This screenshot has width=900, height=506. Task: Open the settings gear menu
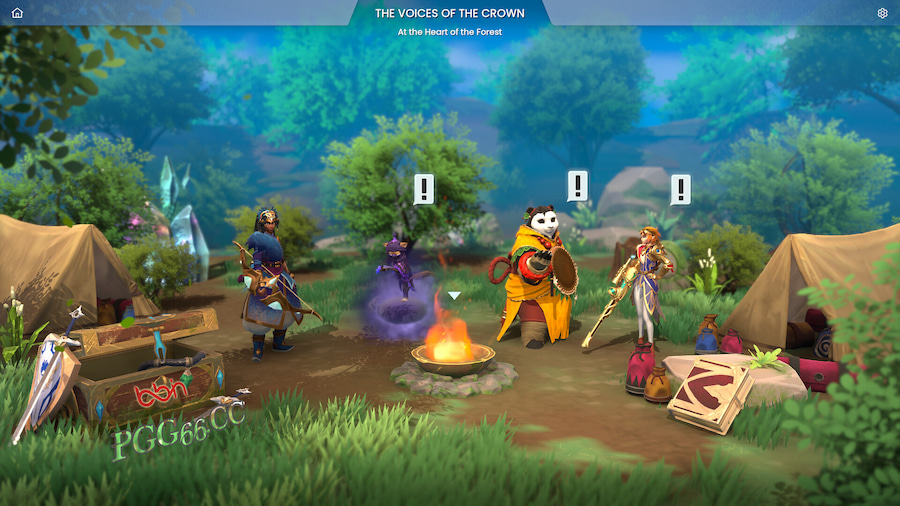coord(882,13)
